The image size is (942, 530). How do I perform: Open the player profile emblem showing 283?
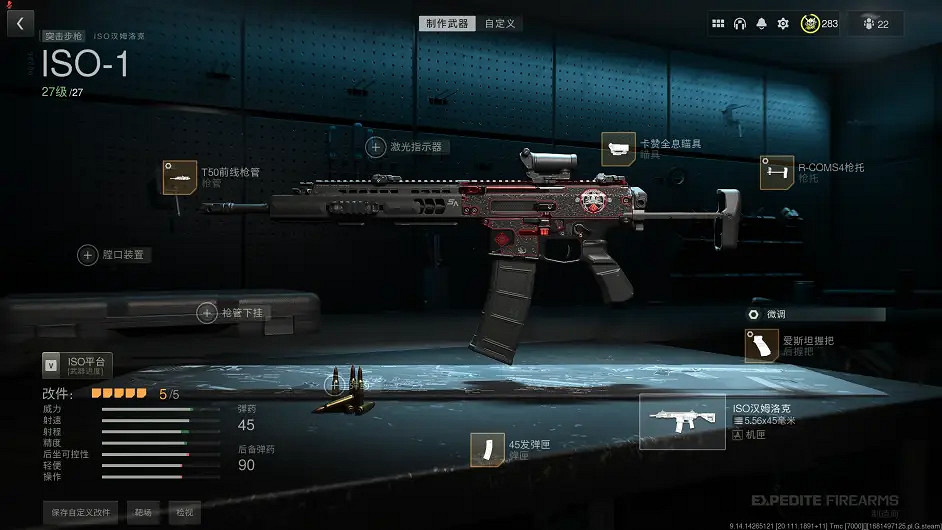pyautogui.click(x=820, y=24)
